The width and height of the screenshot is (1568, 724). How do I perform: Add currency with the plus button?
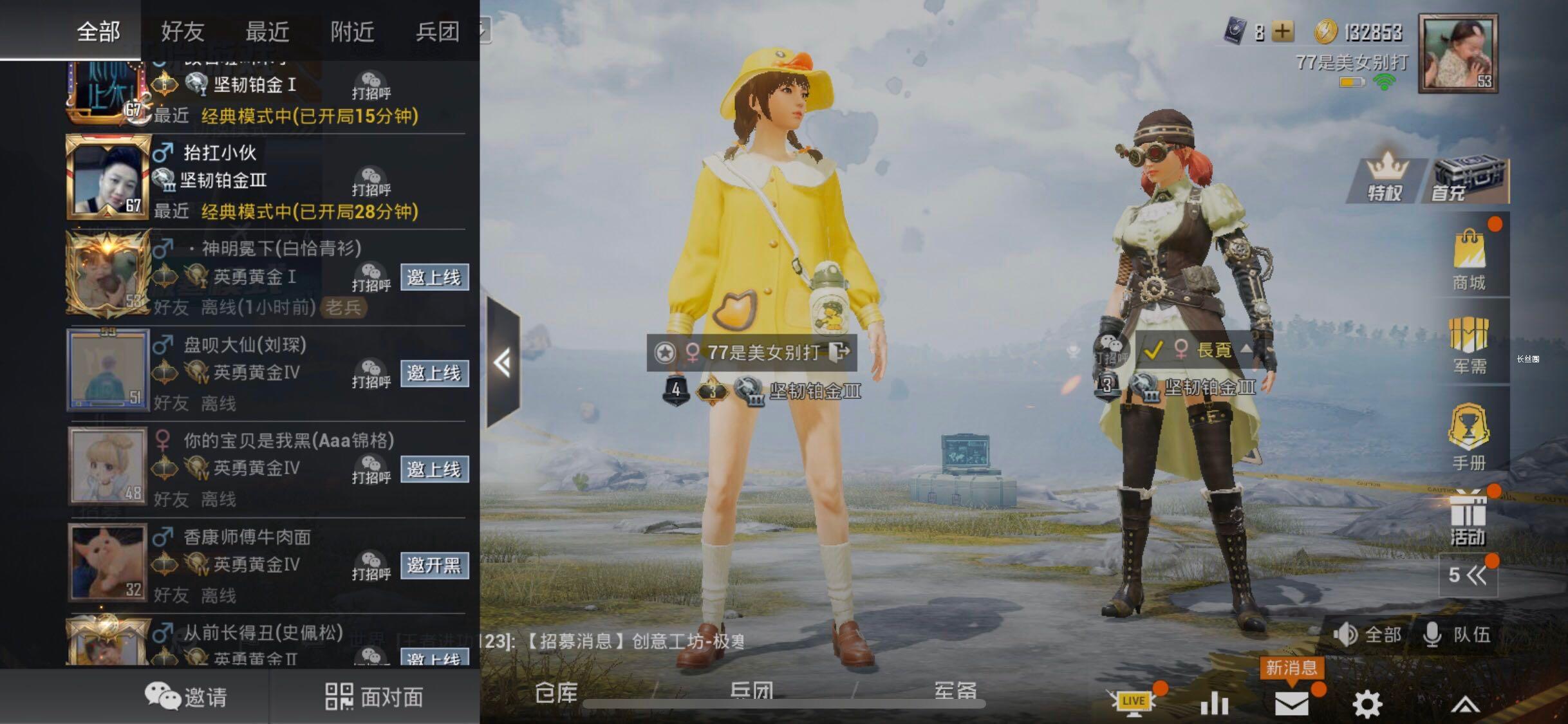pos(1283,32)
